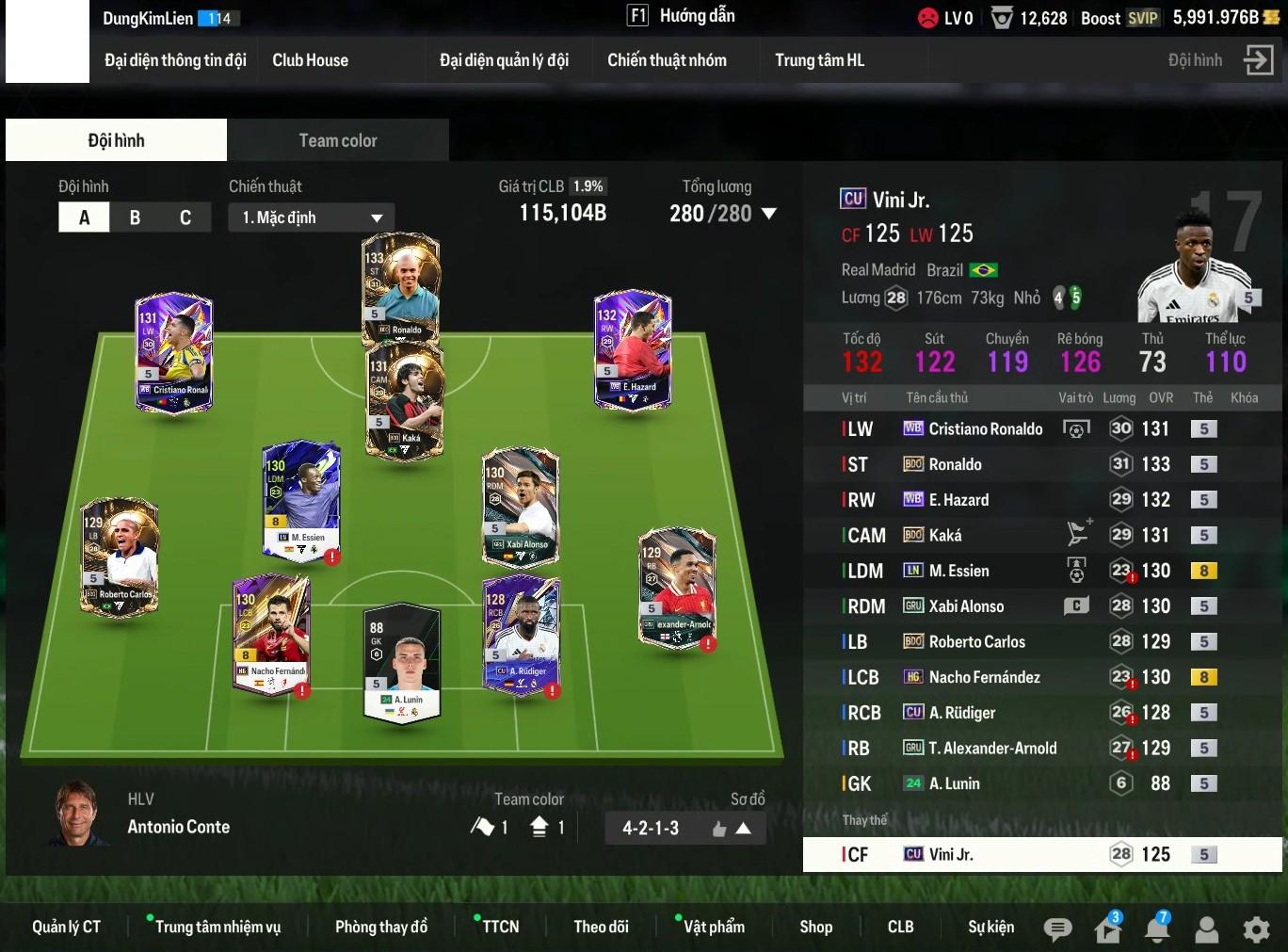The height and width of the screenshot is (952, 1288).
Task: Click the exit Đội hình button
Action: tap(1258, 60)
